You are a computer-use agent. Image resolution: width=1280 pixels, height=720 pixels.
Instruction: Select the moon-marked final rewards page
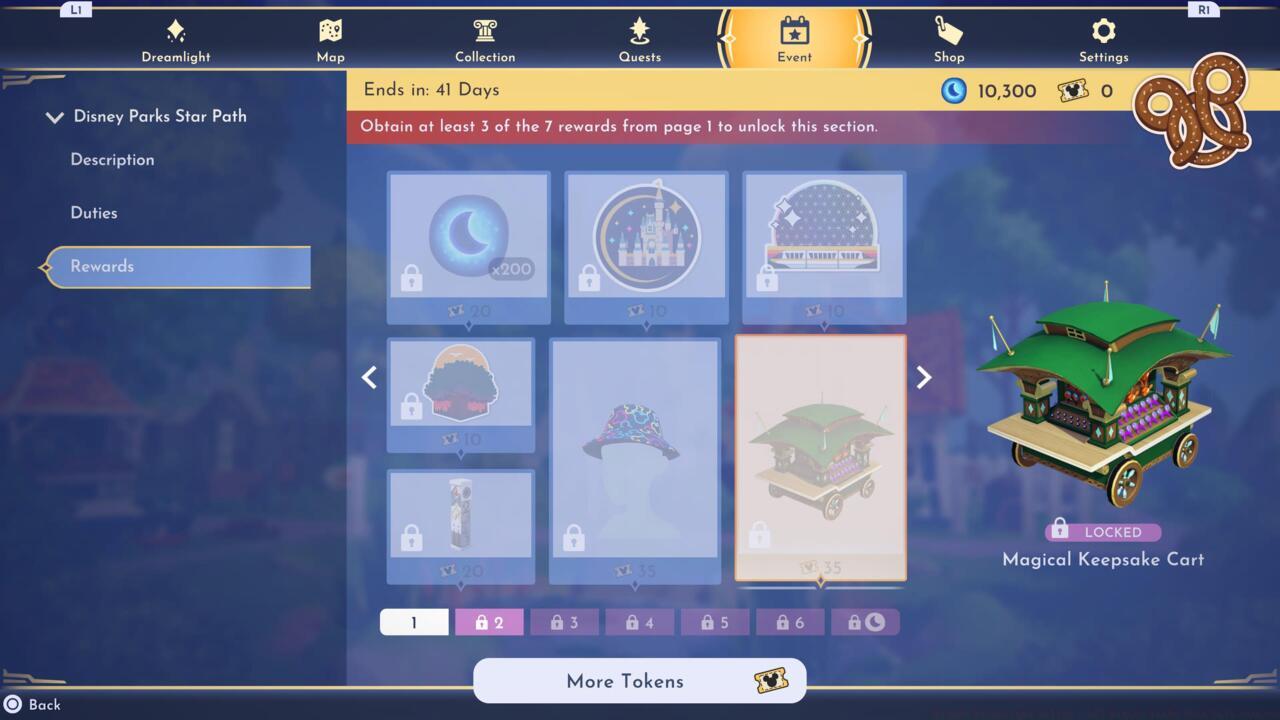click(x=865, y=622)
